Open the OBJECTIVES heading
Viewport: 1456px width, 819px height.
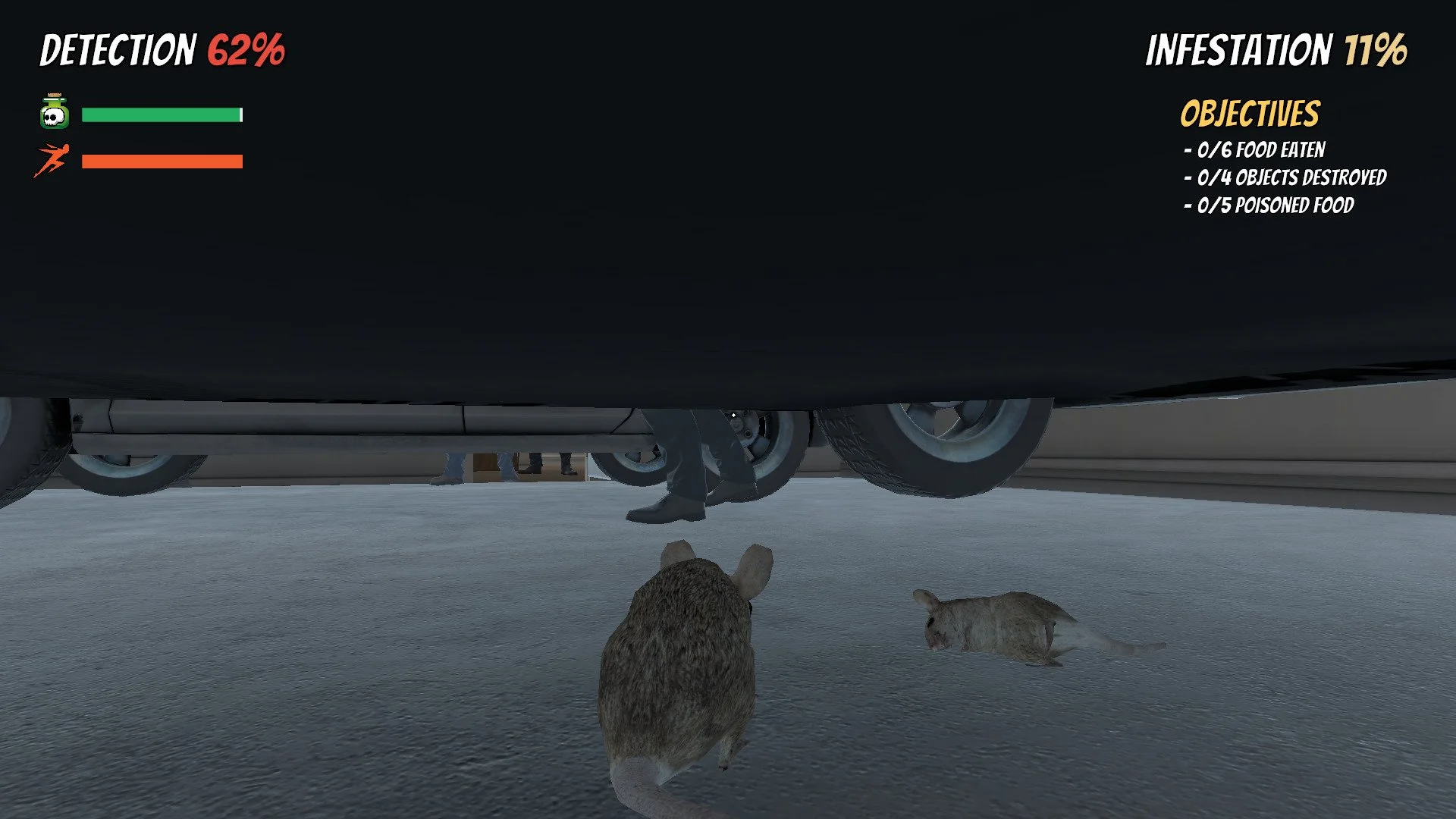coord(1249,113)
